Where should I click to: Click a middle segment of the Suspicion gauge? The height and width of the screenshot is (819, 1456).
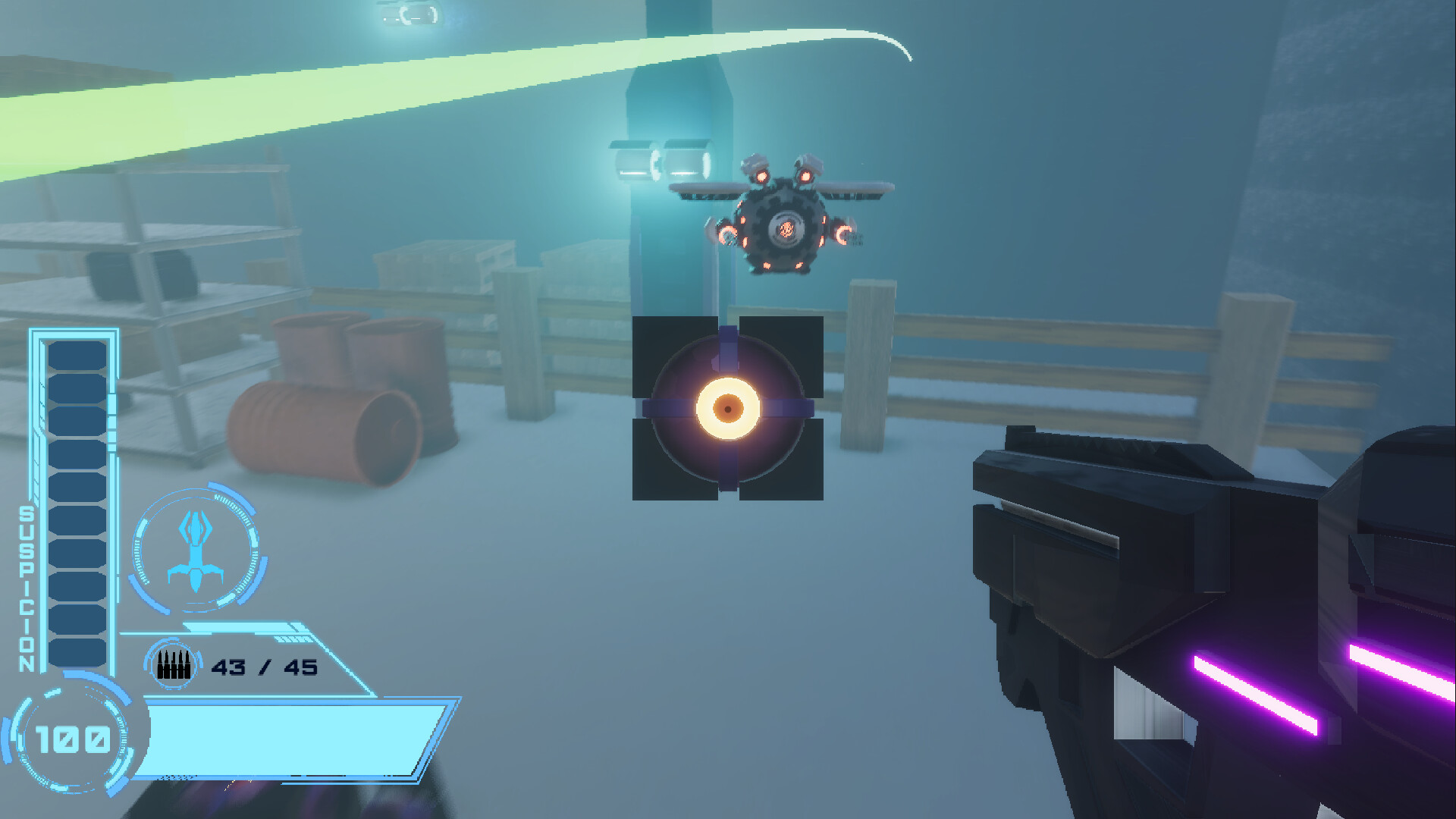78,485
